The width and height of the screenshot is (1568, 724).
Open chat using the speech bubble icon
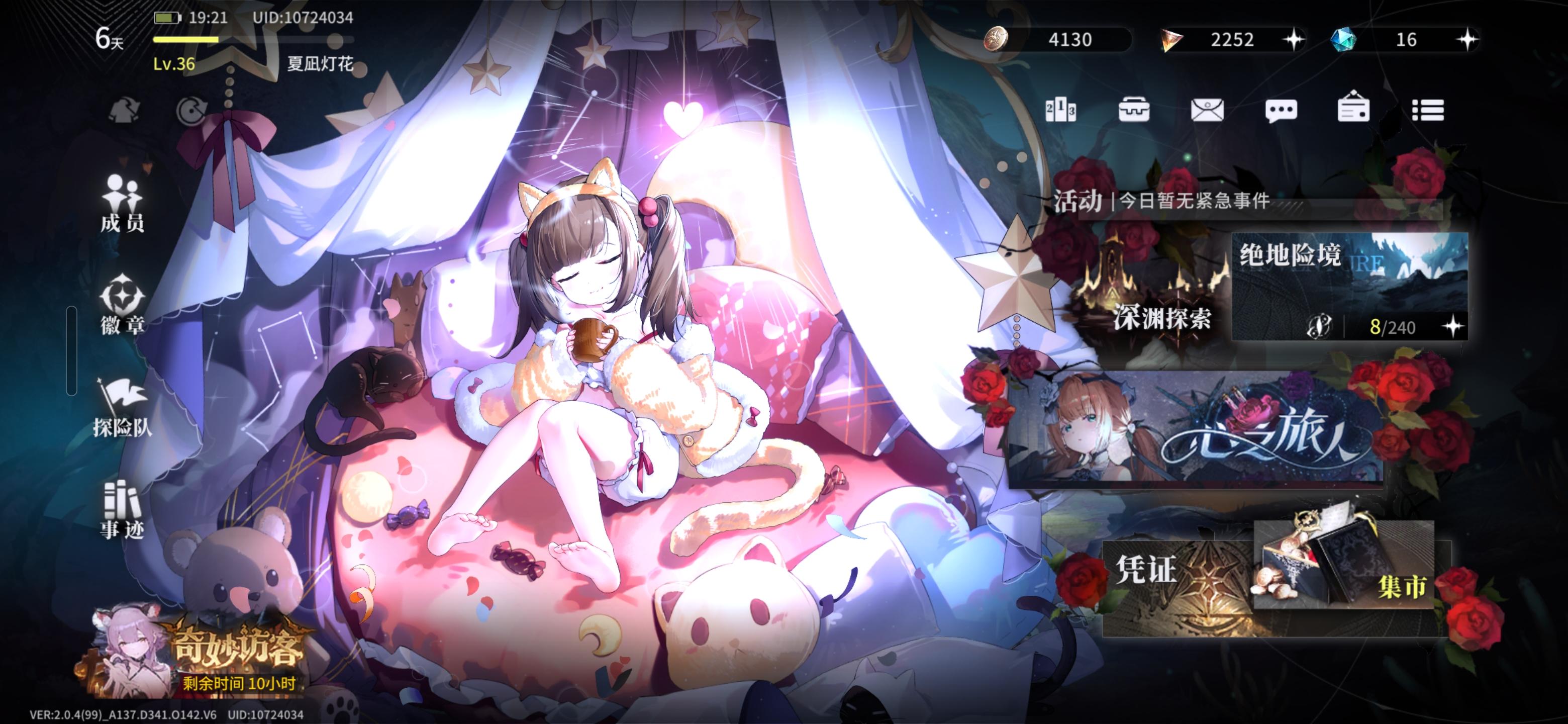point(1282,110)
